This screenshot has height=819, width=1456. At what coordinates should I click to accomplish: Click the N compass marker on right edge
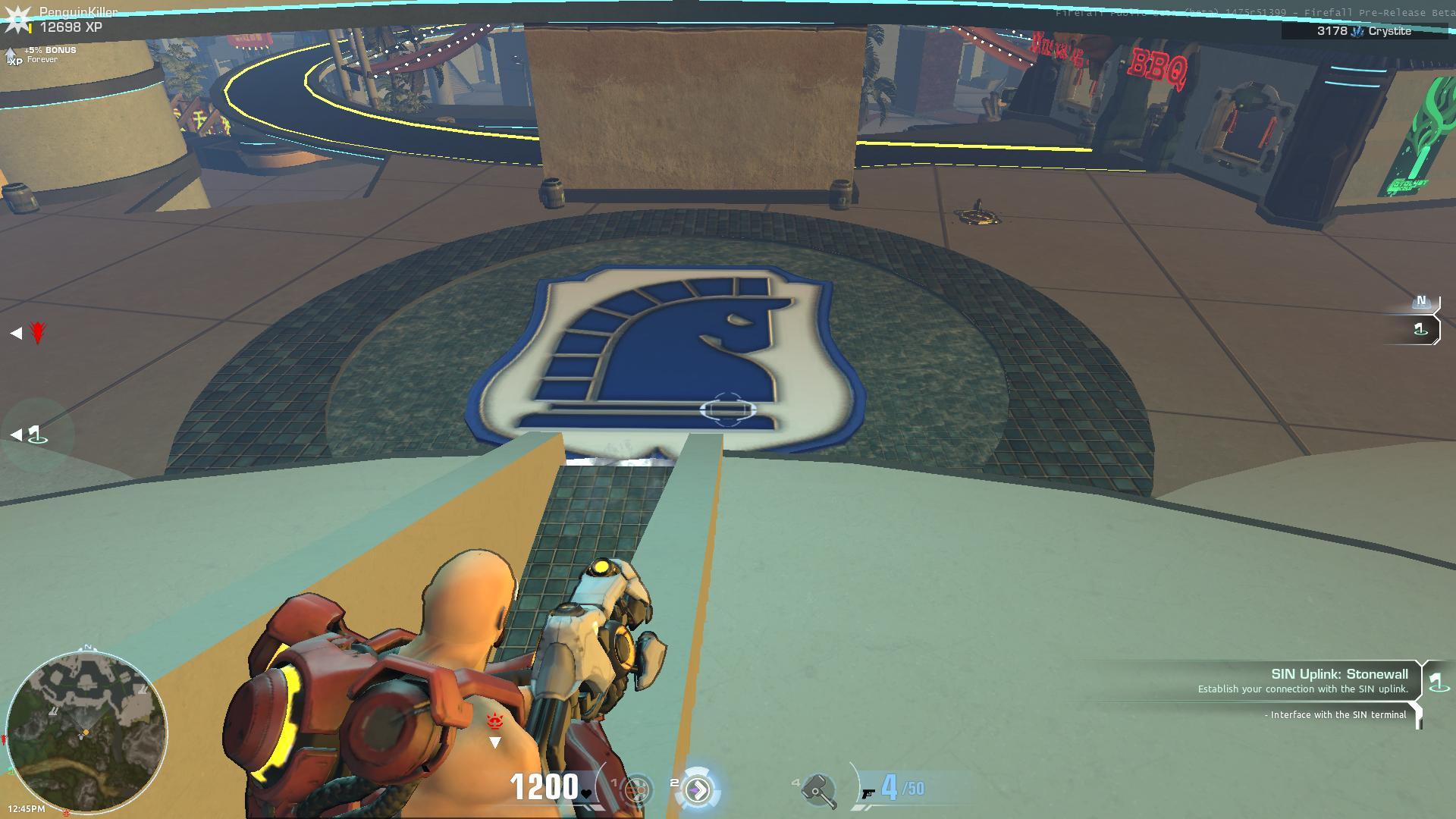(1420, 301)
